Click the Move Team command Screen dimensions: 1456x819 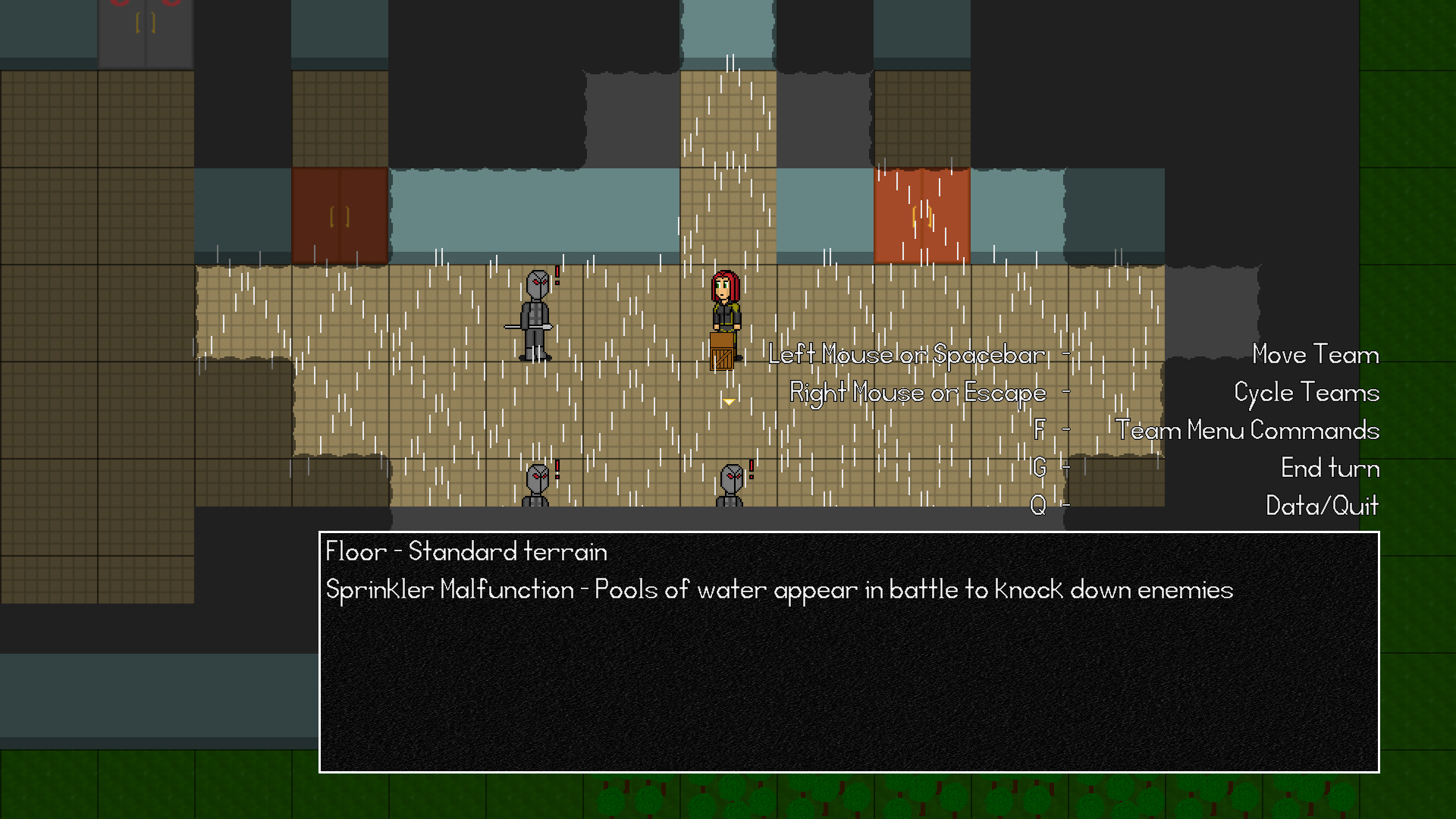1314,354
